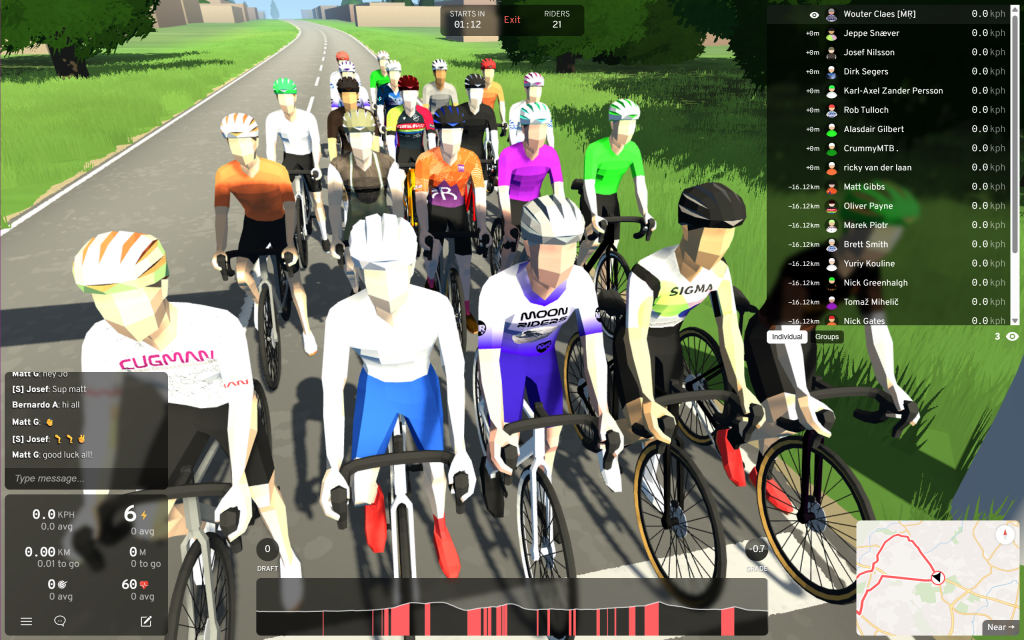Pick Karl-Axel Zander Persson from the riders

(x=893, y=91)
